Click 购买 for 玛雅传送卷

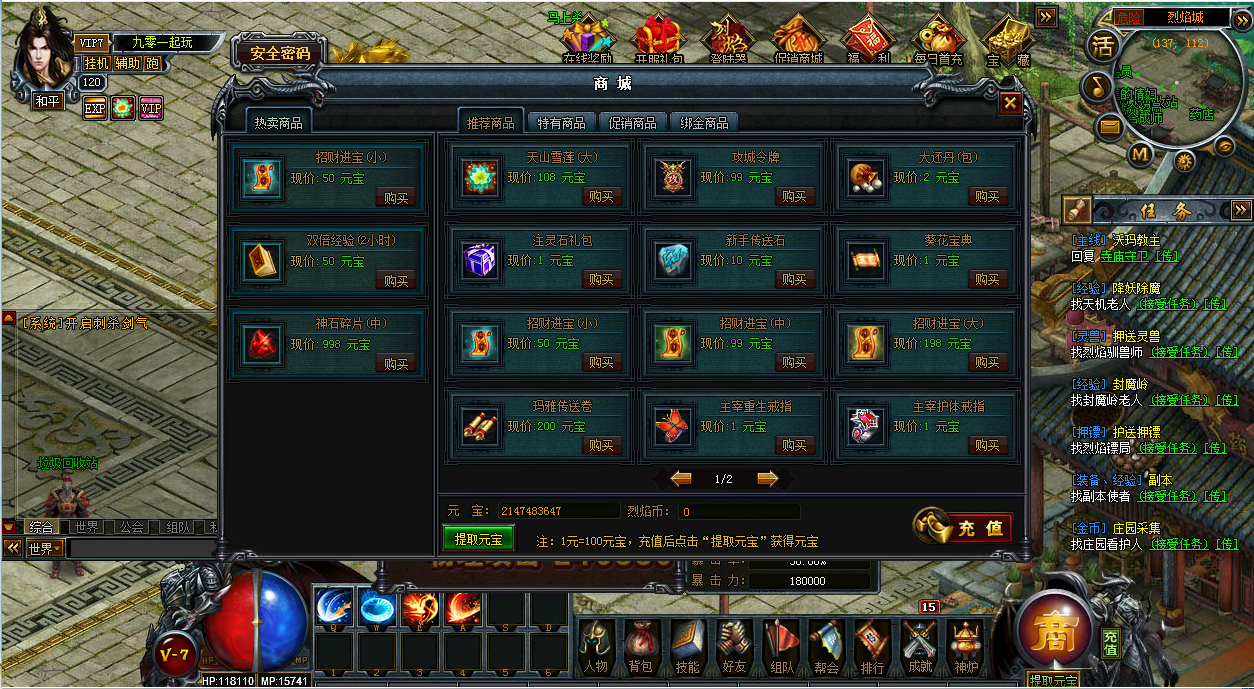pyautogui.click(x=601, y=446)
